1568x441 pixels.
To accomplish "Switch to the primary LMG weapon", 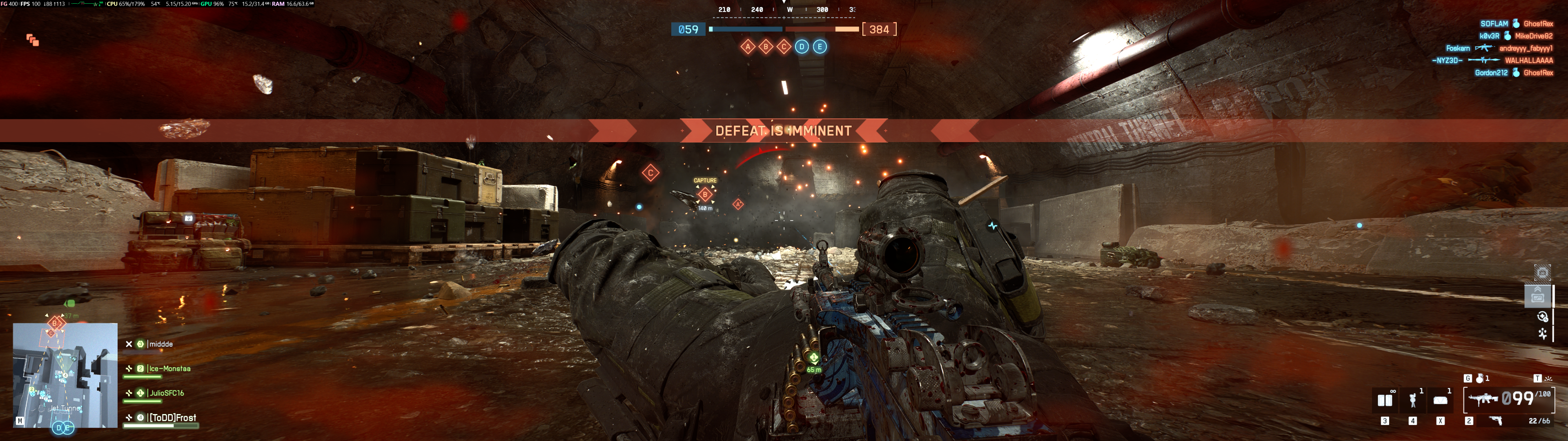I will pos(1483,400).
